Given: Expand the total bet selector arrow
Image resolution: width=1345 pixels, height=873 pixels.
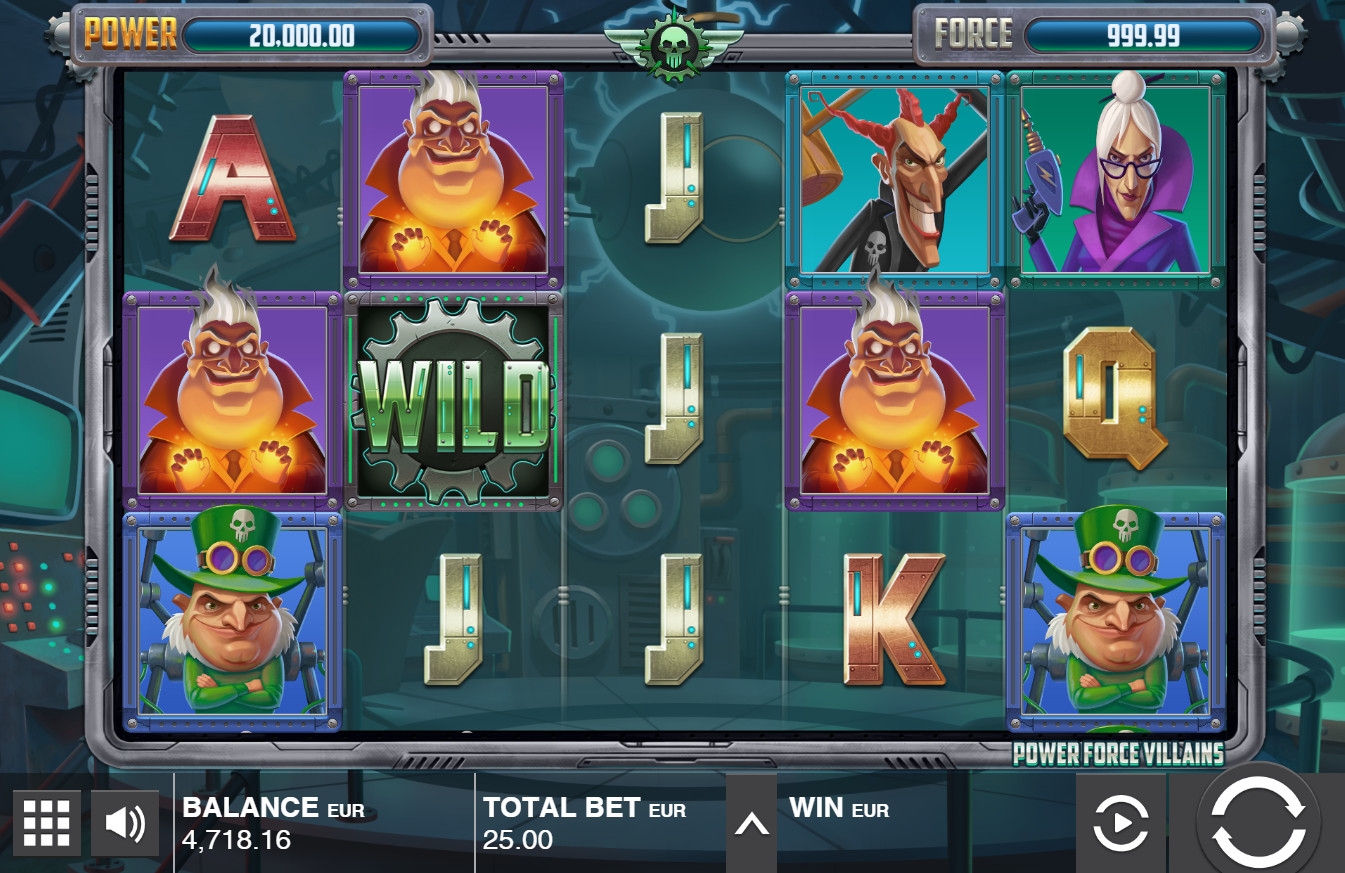Looking at the screenshot, I should [x=751, y=823].
